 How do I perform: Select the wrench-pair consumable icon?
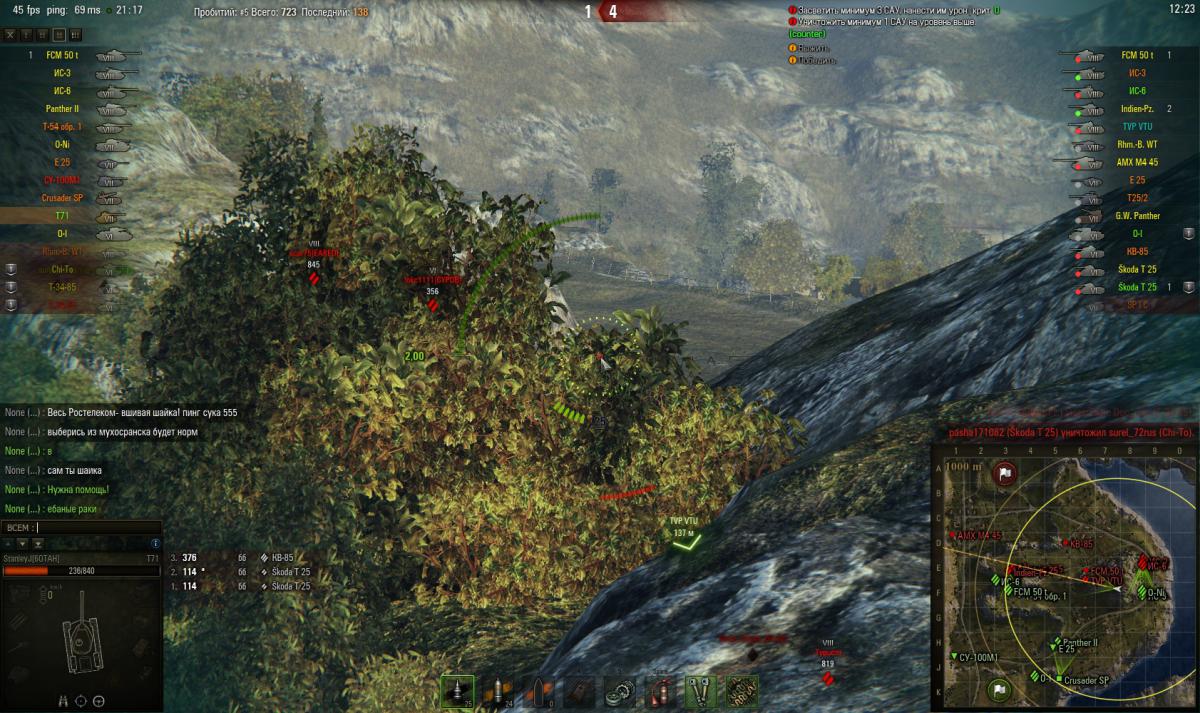pyautogui.click(x=699, y=692)
